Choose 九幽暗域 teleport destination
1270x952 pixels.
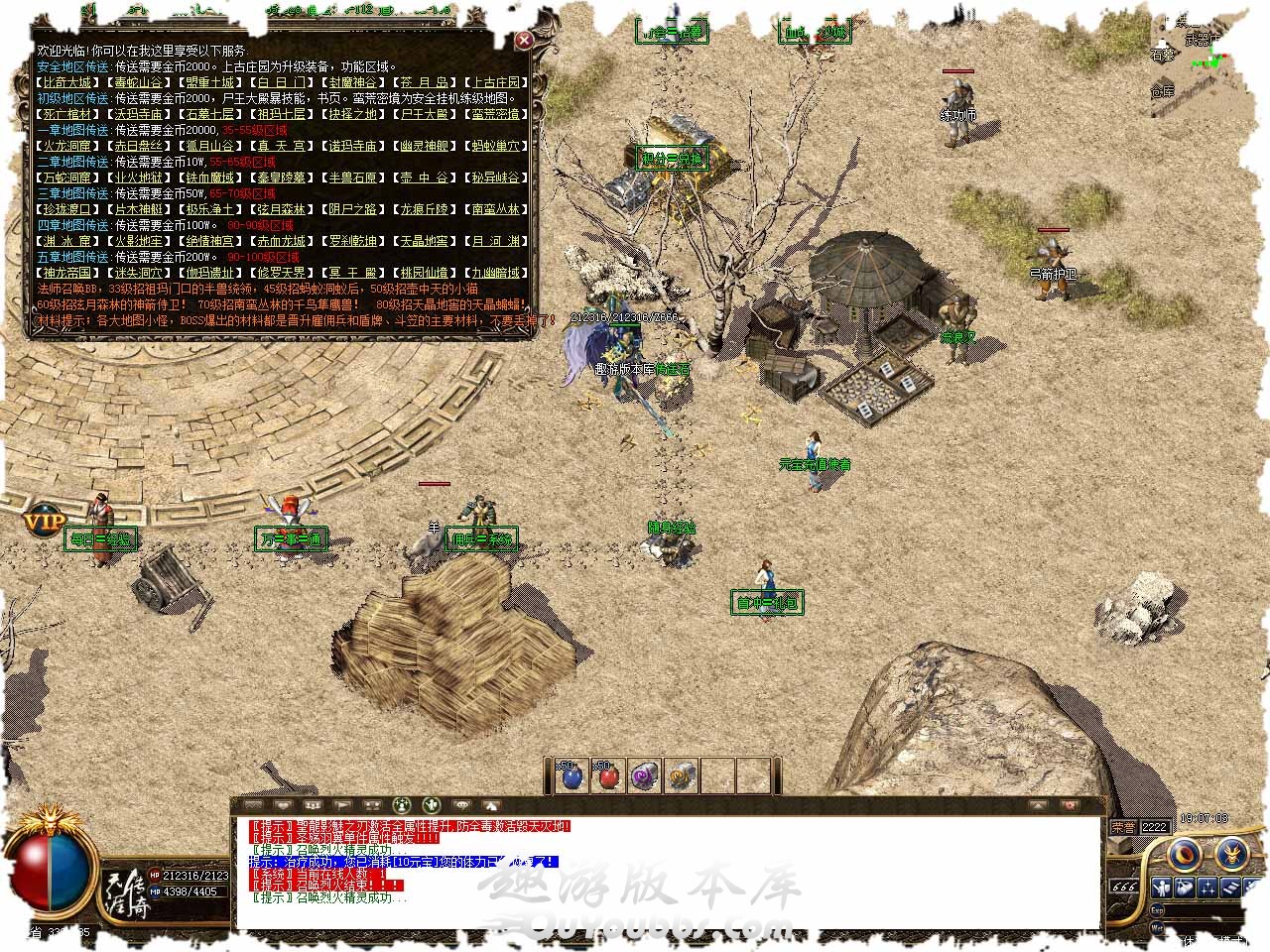coord(496,273)
